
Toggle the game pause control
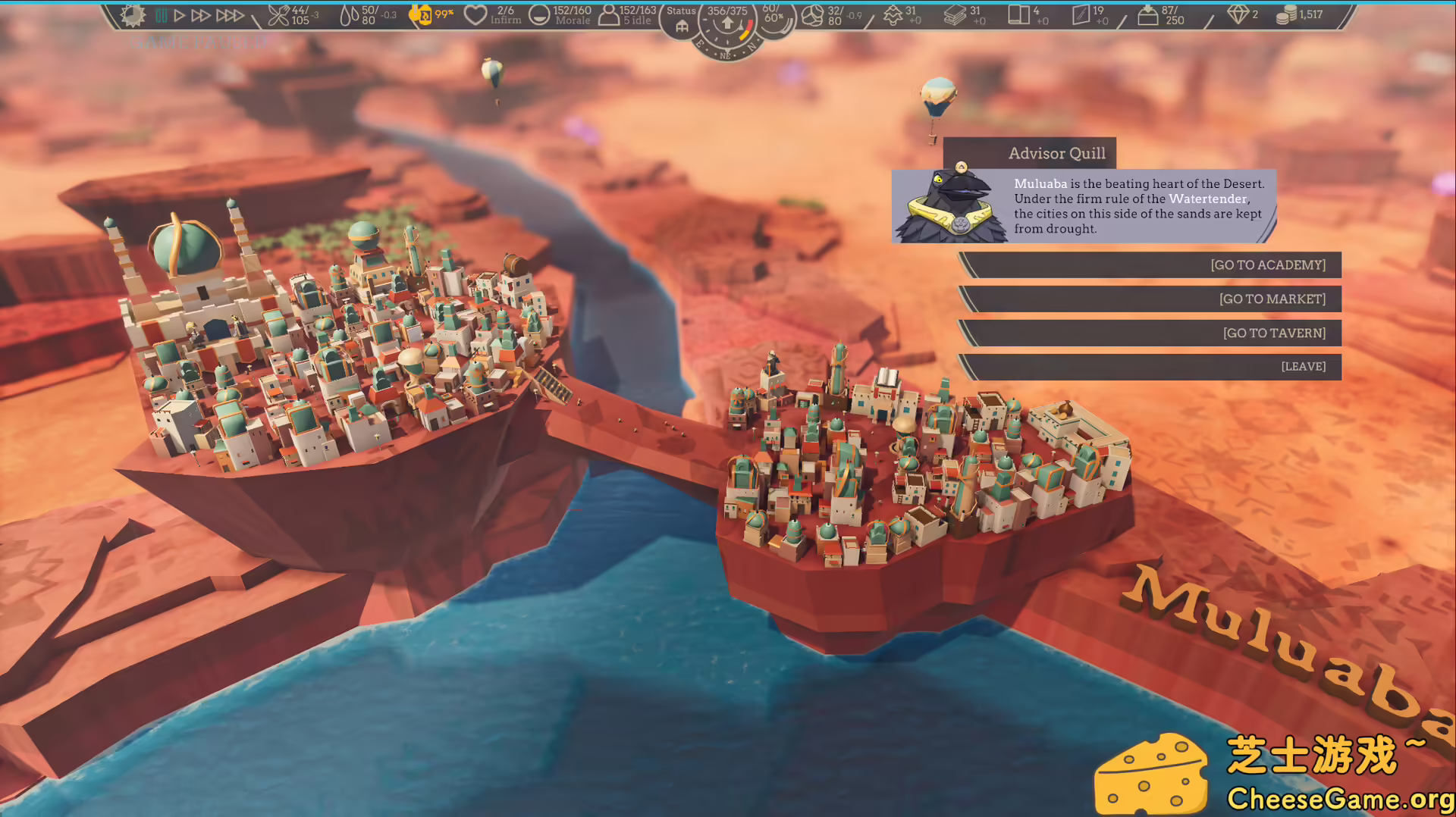click(x=162, y=14)
